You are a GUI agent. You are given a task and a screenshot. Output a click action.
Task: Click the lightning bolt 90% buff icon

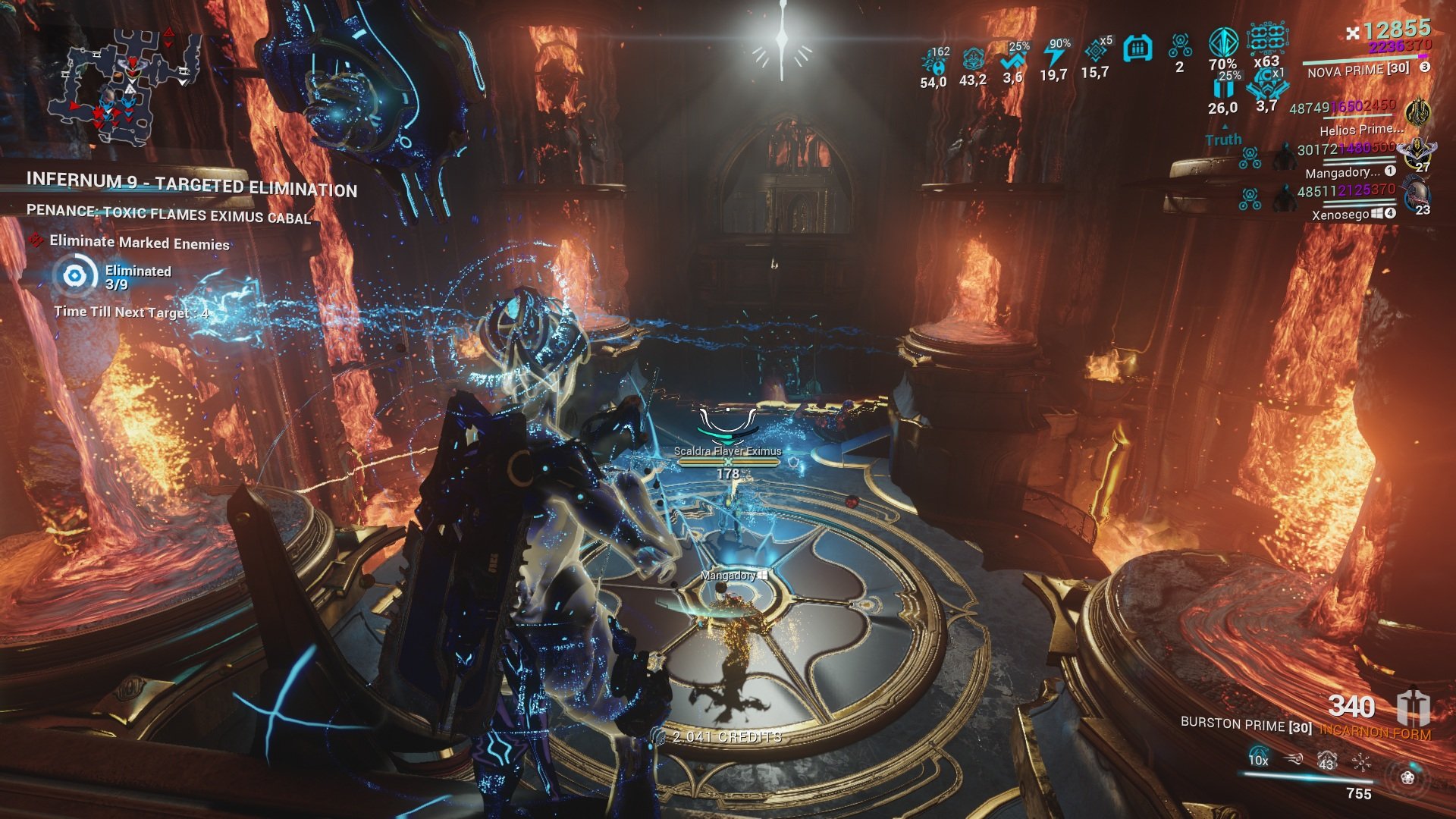1054,55
